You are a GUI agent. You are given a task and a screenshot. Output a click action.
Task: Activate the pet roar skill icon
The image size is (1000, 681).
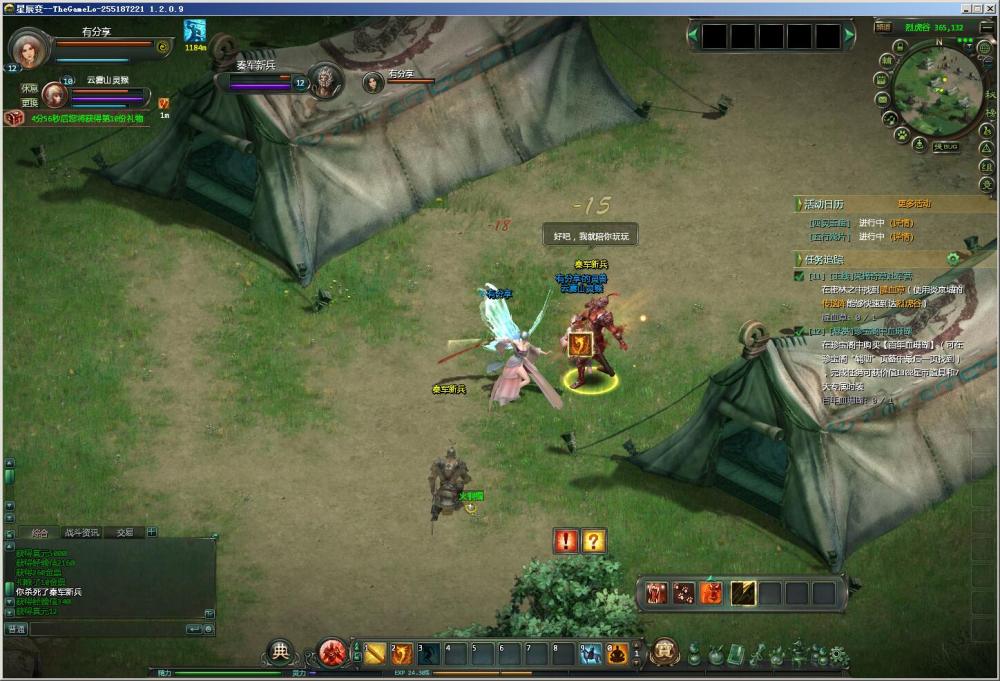656,593
